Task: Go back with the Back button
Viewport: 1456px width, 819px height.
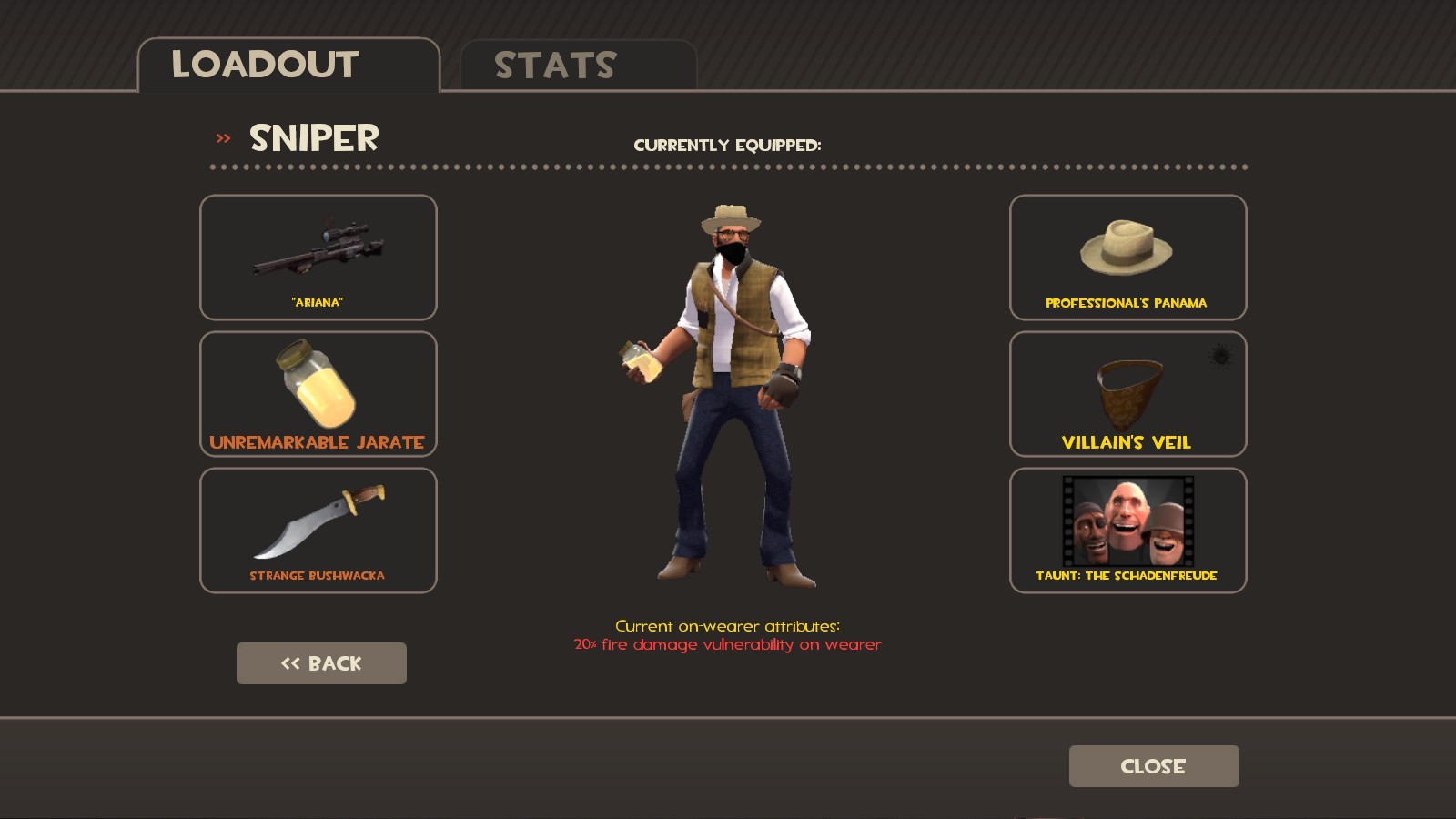Action: [x=321, y=663]
